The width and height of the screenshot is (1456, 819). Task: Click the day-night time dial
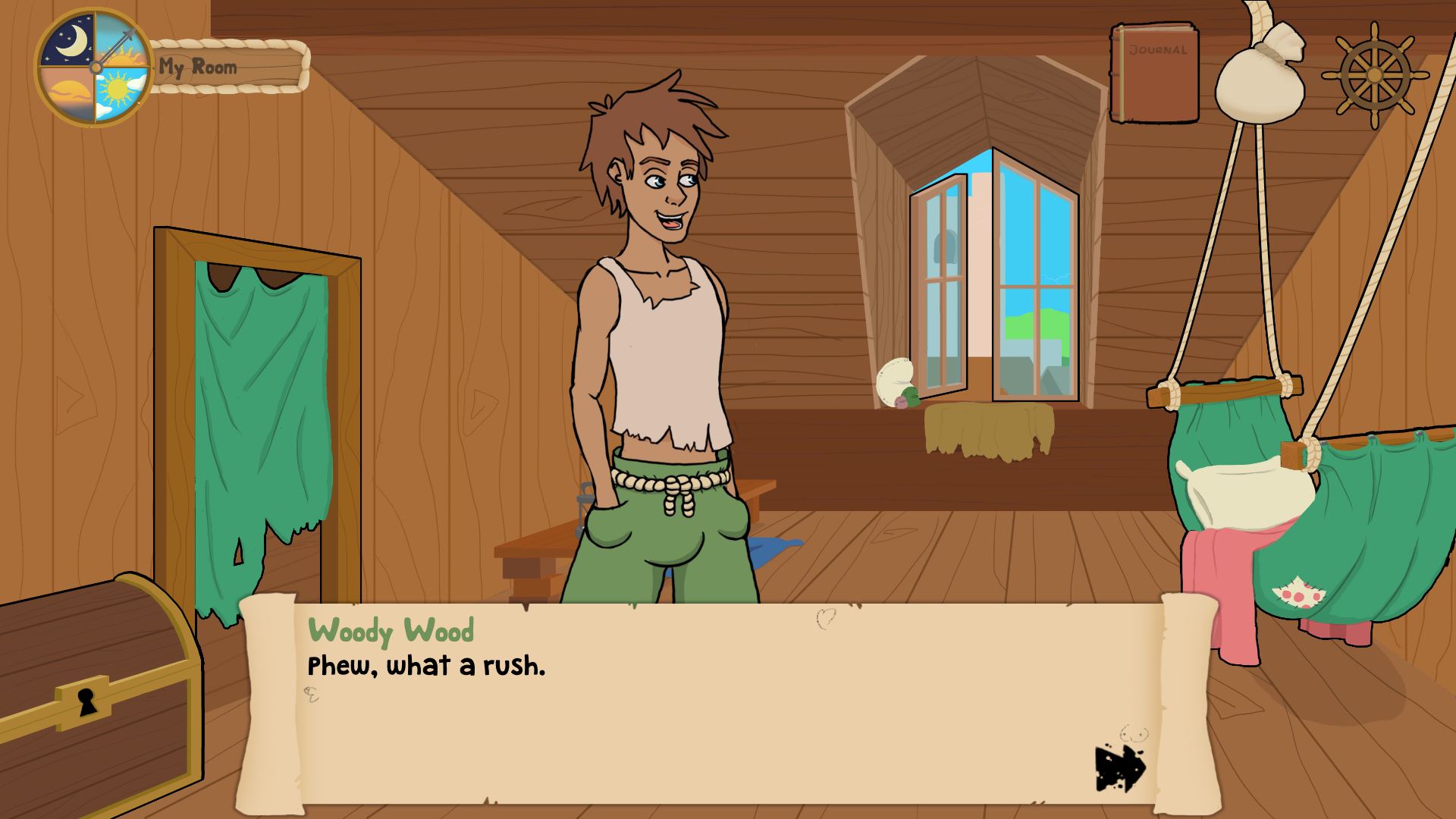[x=95, y=67]
